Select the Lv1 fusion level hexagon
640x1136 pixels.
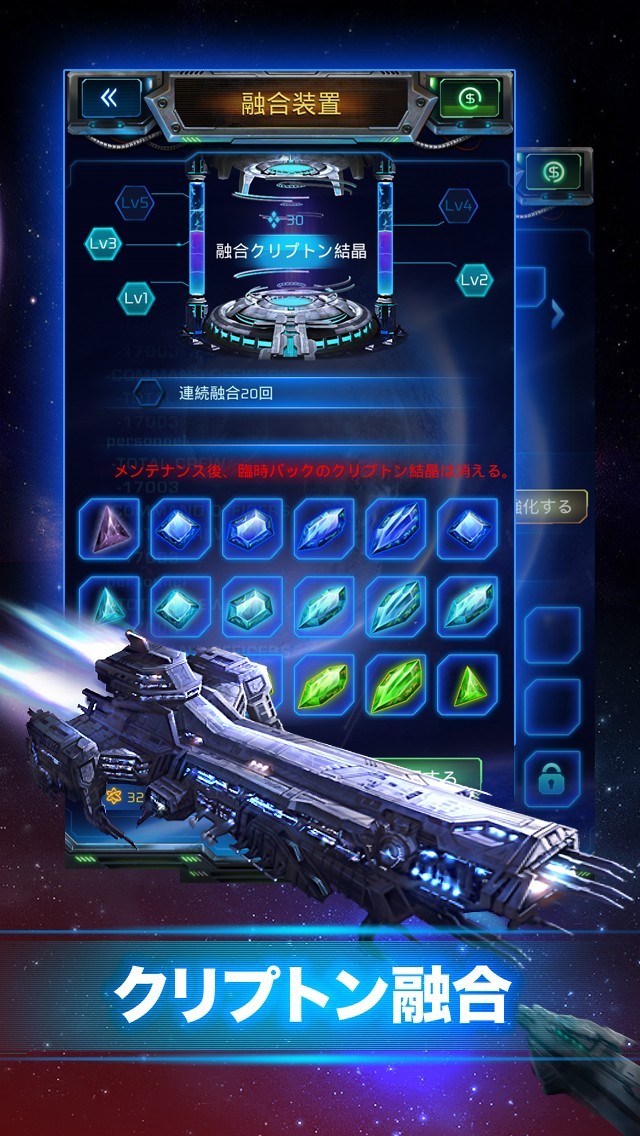136,296
